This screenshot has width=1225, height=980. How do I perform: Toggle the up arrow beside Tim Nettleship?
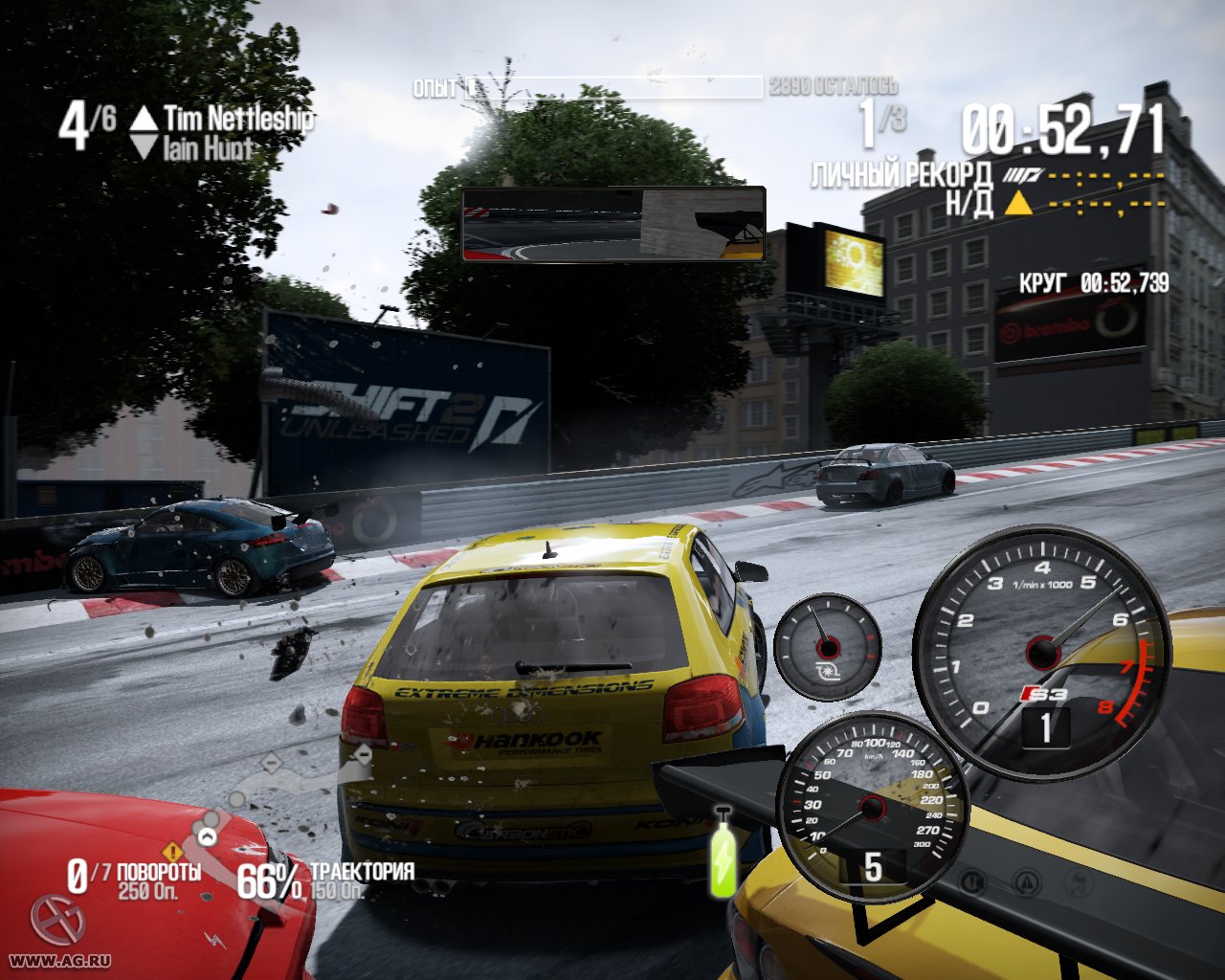[x=144, y=117]
